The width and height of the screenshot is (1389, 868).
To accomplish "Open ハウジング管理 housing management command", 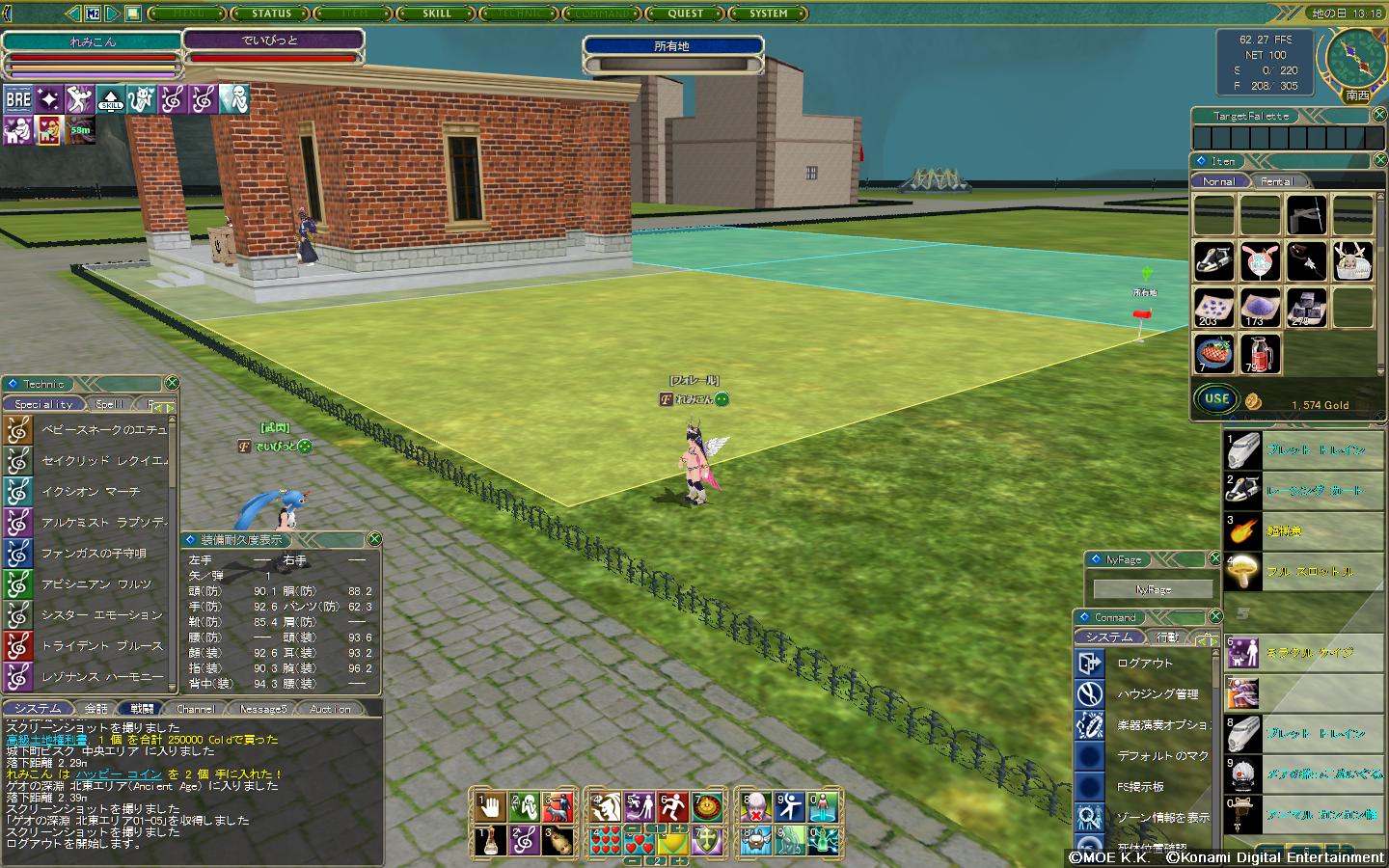I will pyautogui.click(x=1157, y=694).
